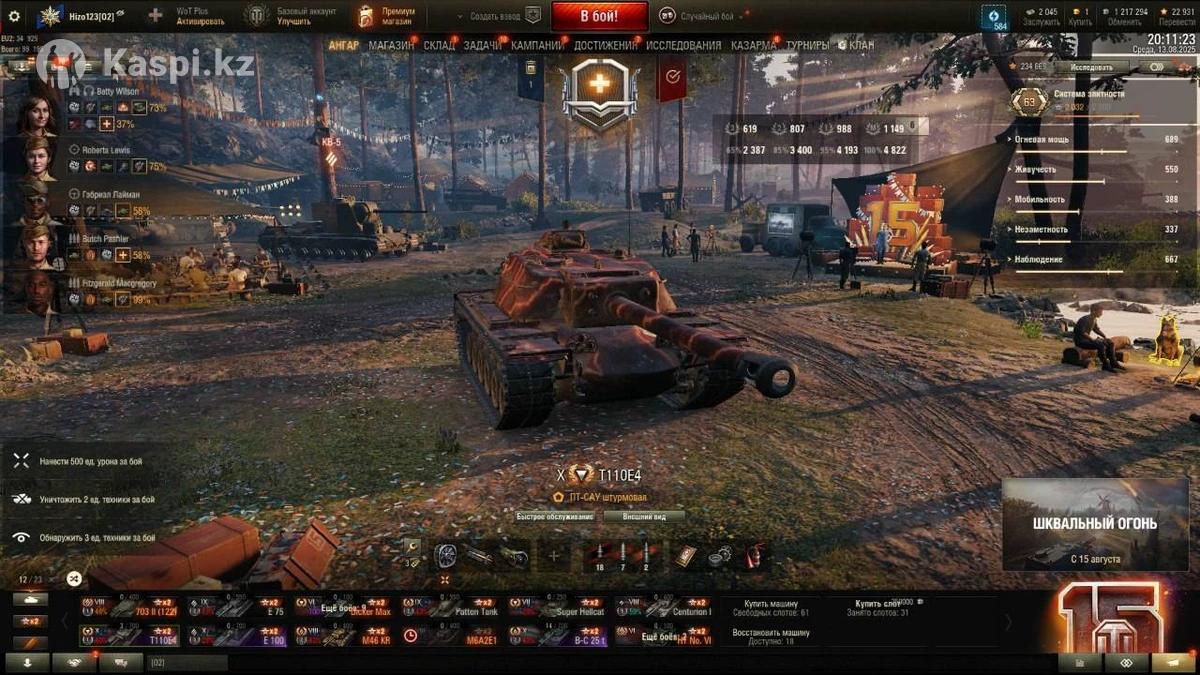Choose the Super Hellcat from the carousel
This screenshot has height=675, width=1200.
[x=557, y=607]
